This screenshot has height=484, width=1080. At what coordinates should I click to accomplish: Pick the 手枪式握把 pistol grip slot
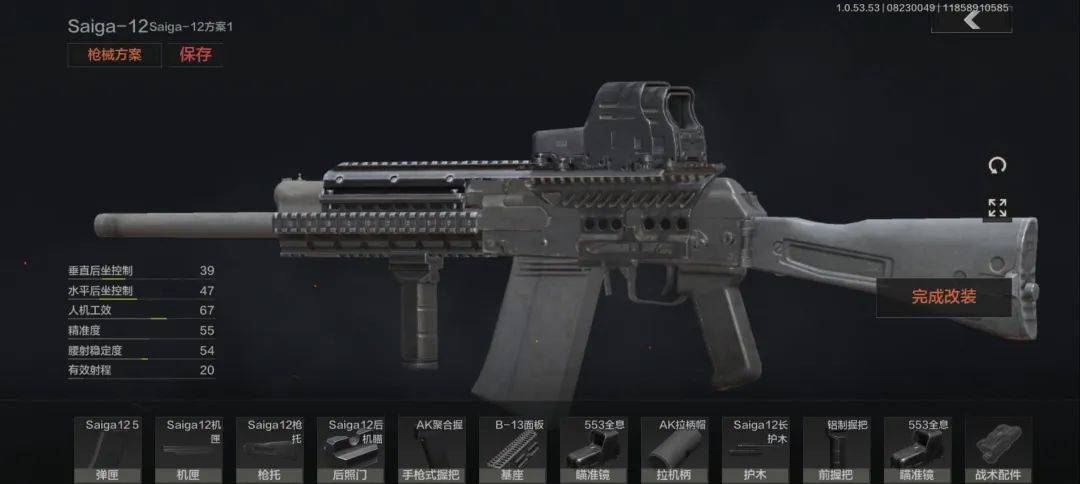point(436,450)
